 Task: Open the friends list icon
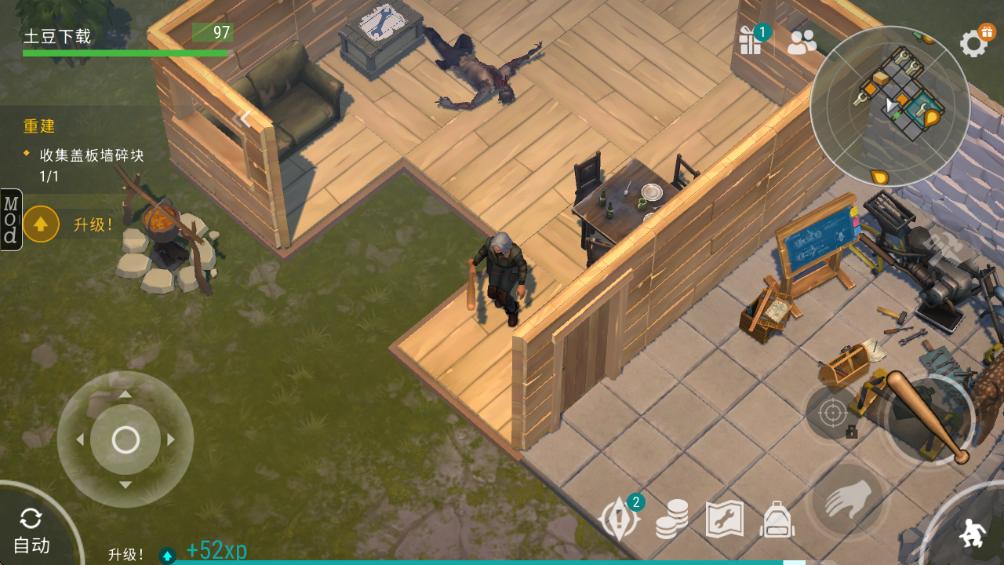click(x=802, y=42)
